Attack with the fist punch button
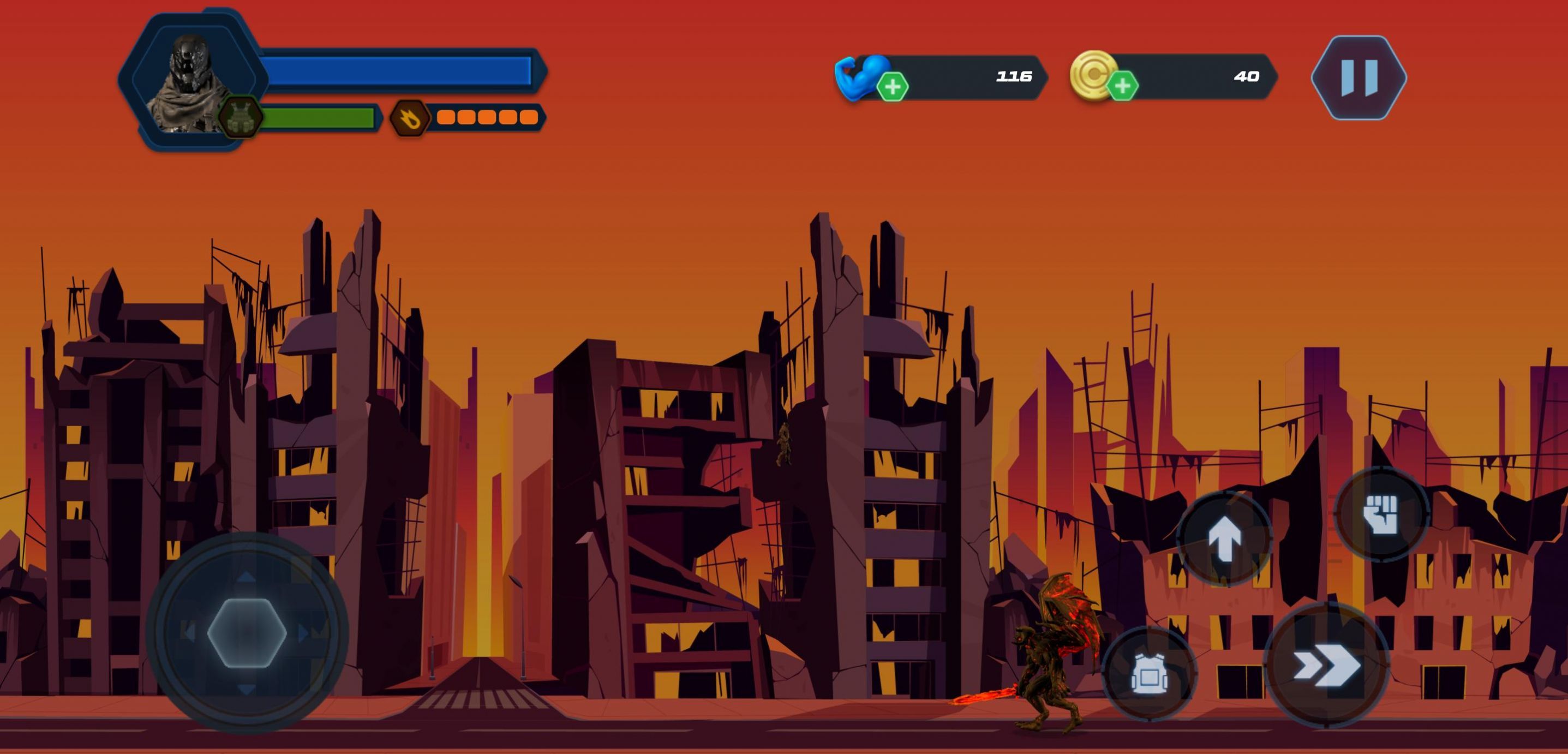The width and height of the screenshot is (1568, 754). (1380, 513)
